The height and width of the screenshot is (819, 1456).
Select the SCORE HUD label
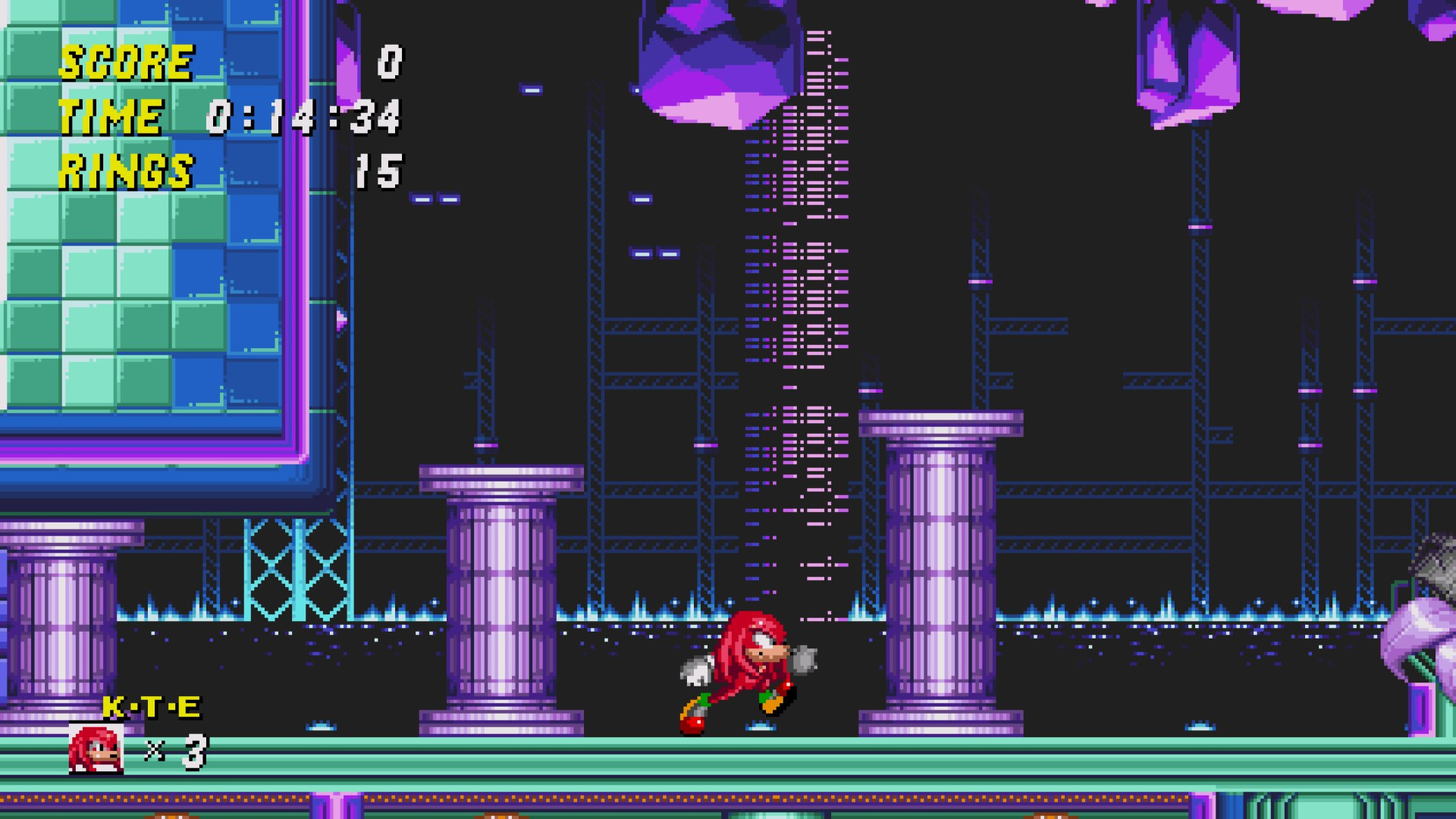pyautogui.click(x=125, y=61)
